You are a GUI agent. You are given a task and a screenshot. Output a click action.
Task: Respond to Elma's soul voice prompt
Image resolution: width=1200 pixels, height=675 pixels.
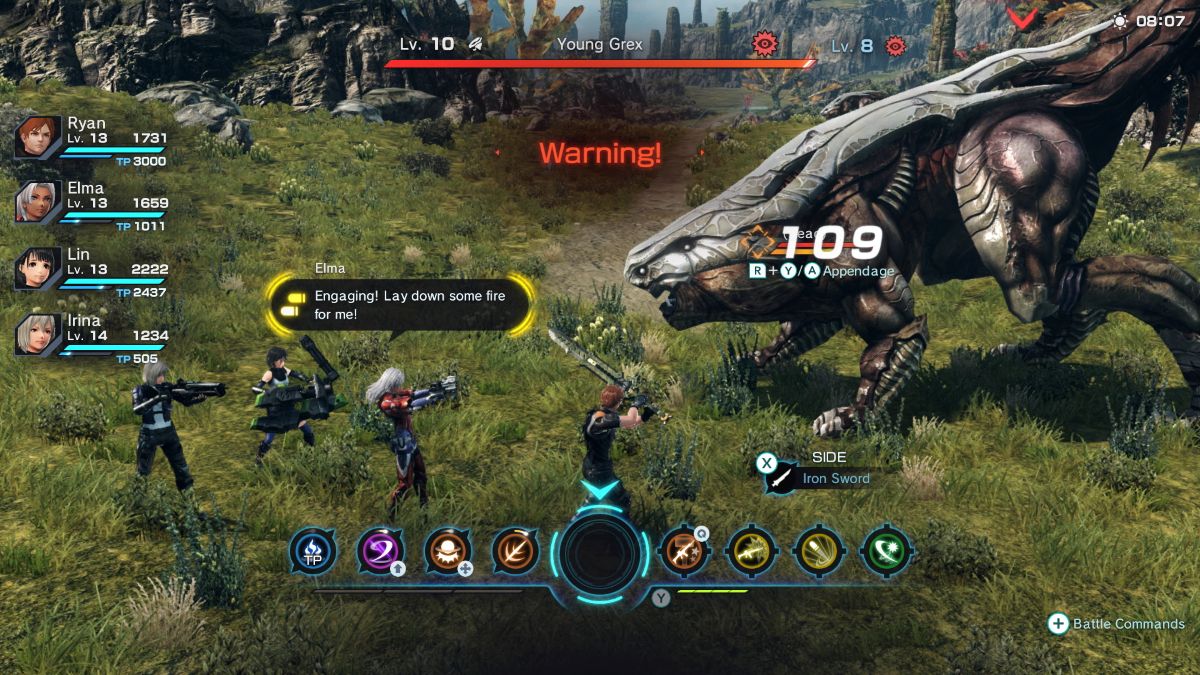(400, 305)
